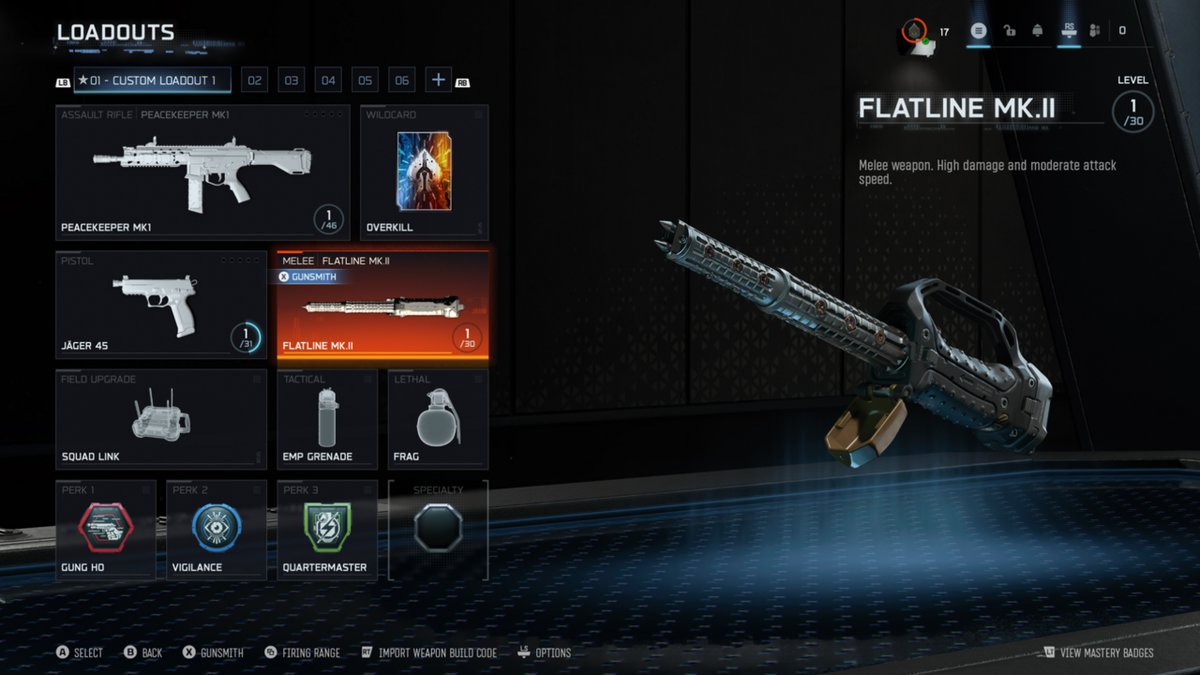Open the notifications bell icon
This screenshot has width=1200, height=675.
tap(1037, 31)
